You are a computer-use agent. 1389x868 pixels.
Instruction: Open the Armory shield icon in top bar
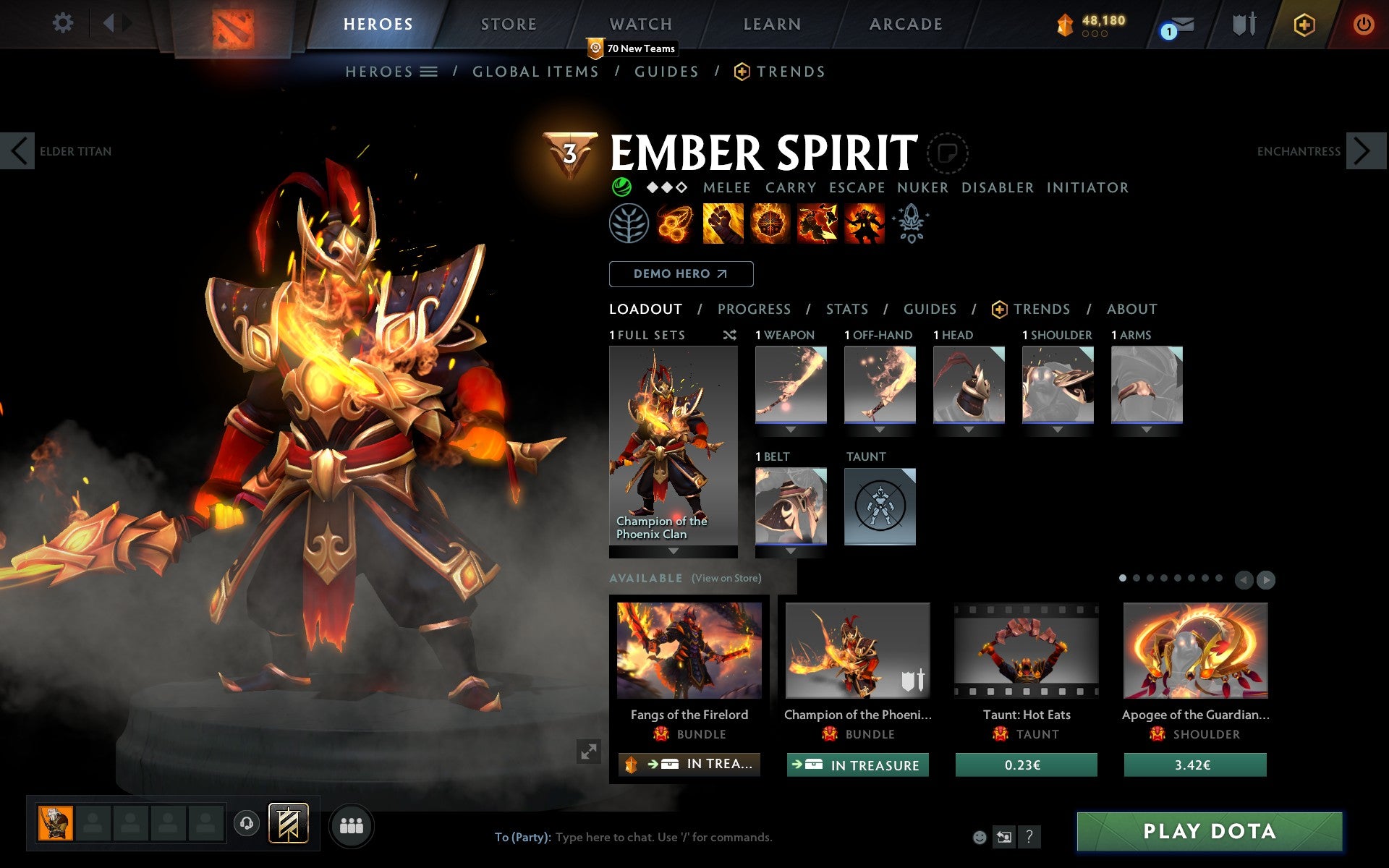tap(1242, 24)
